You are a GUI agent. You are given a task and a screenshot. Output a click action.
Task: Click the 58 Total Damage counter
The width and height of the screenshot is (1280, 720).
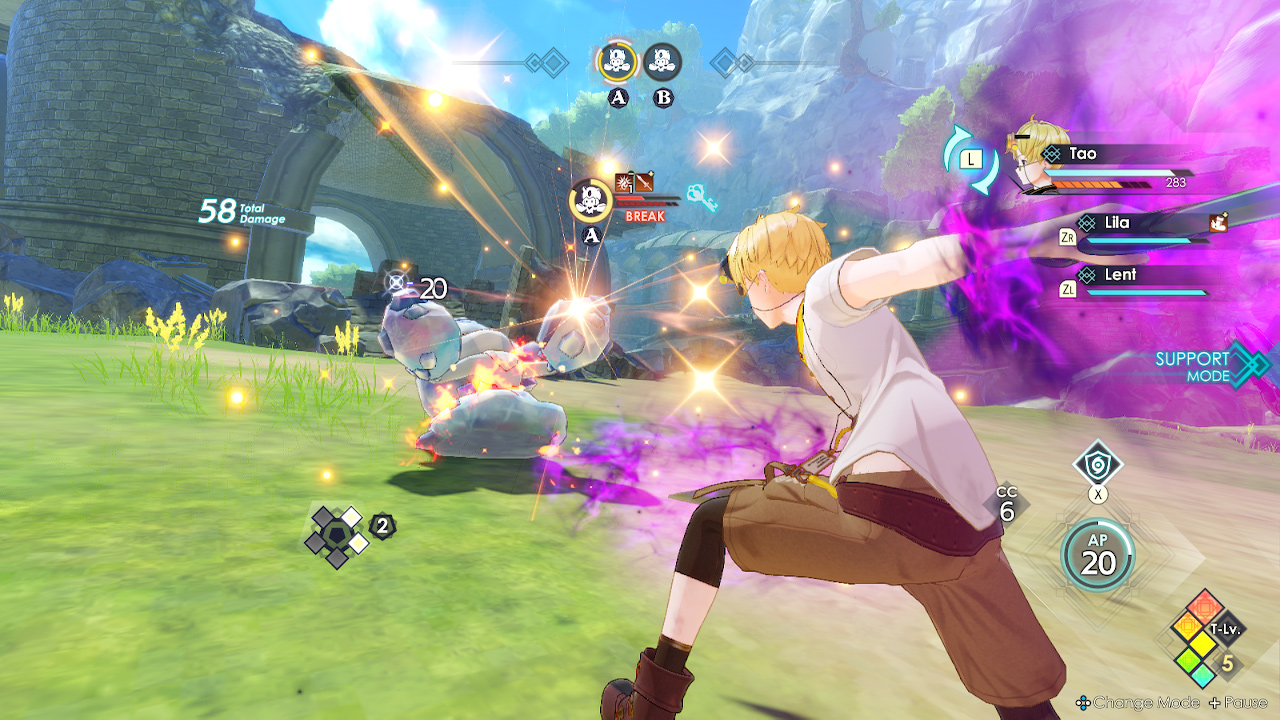coord(235,212)
